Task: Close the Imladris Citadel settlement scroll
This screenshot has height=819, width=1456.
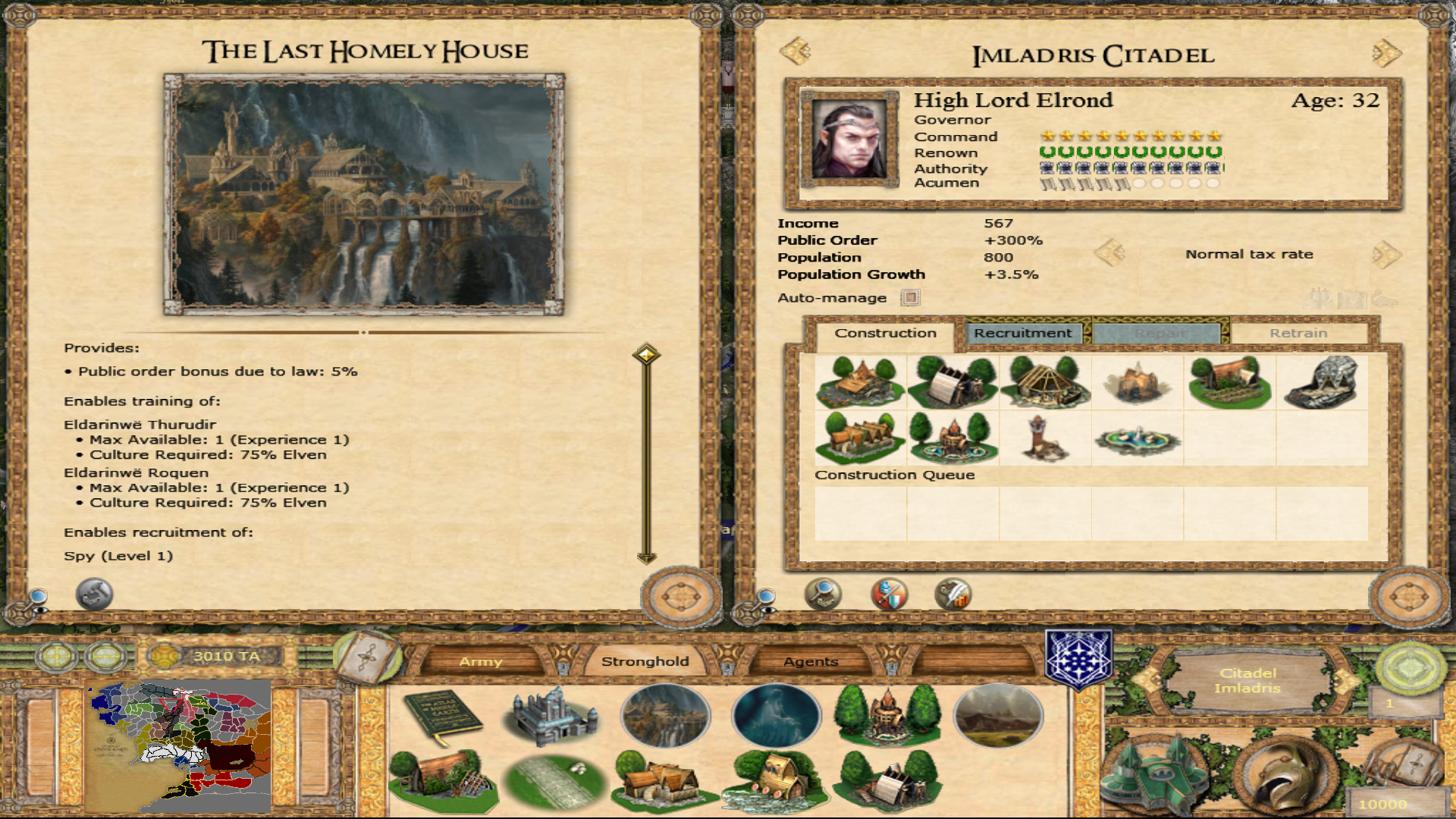Action: [1409, 598]
